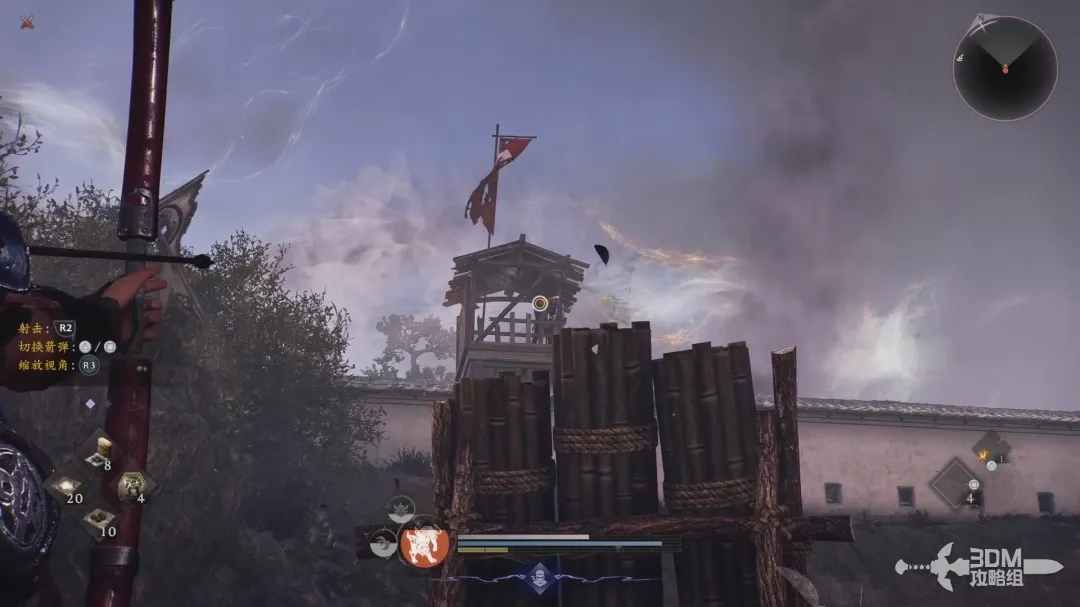The image size is (1080, 607).
Task: Click the crossed swords icon in top-left corner
Action: click(27, 22)
